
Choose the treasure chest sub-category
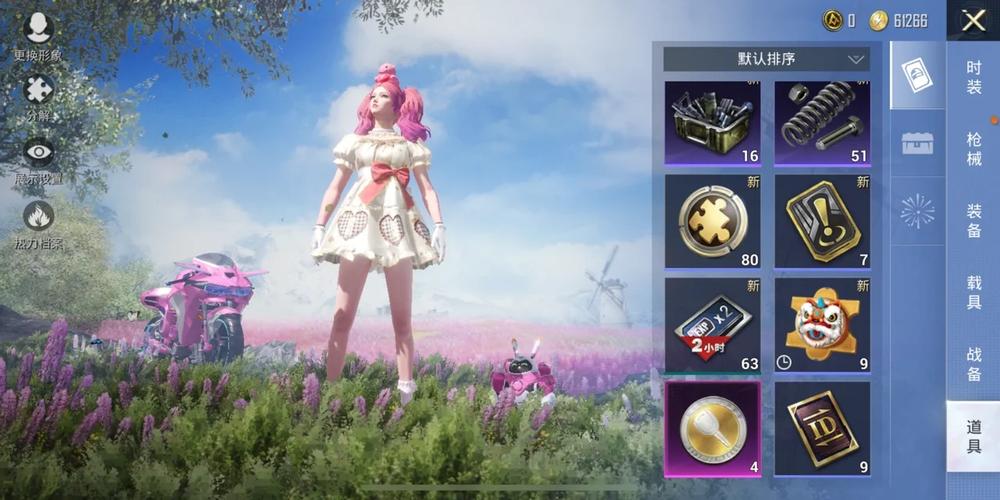click(x=917, y=143)
